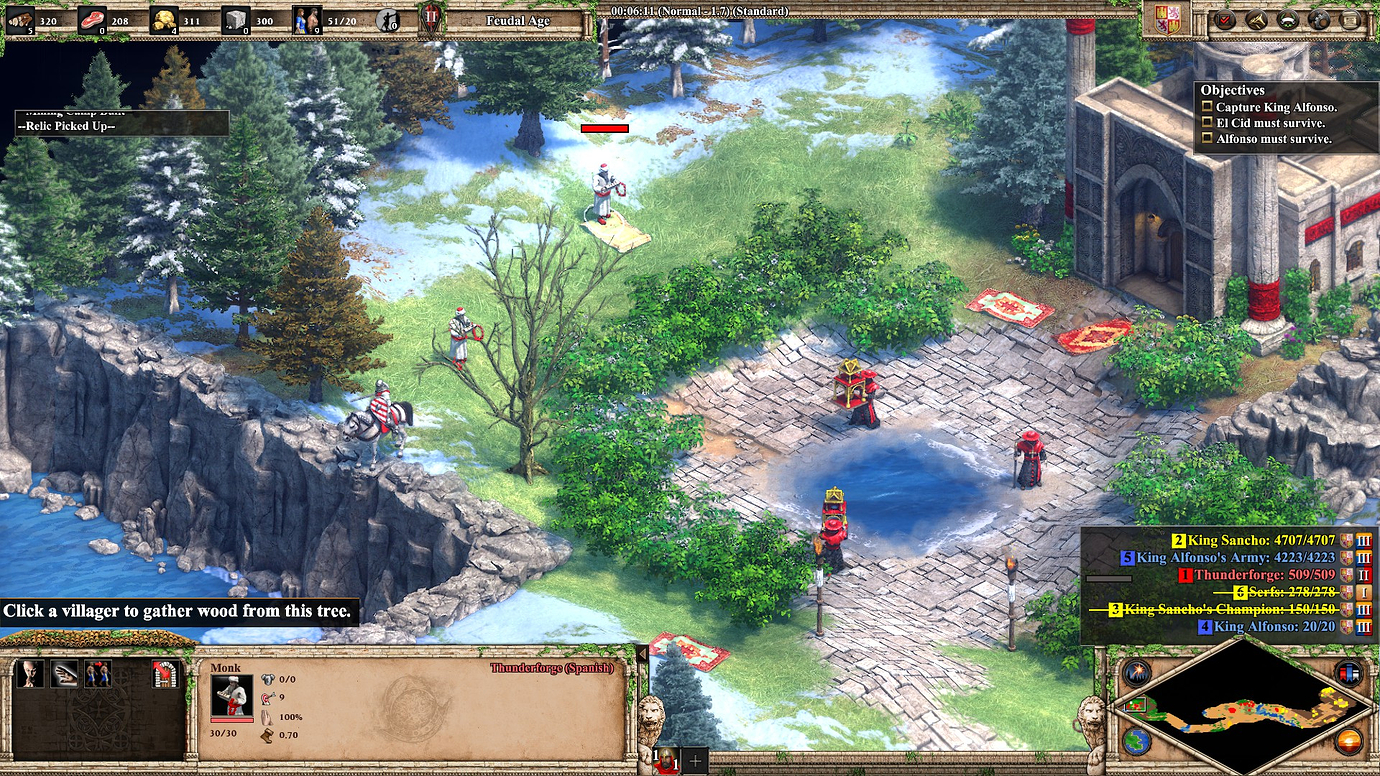Add a new control group with plus
1380x776 pixels.
(696, 760)
